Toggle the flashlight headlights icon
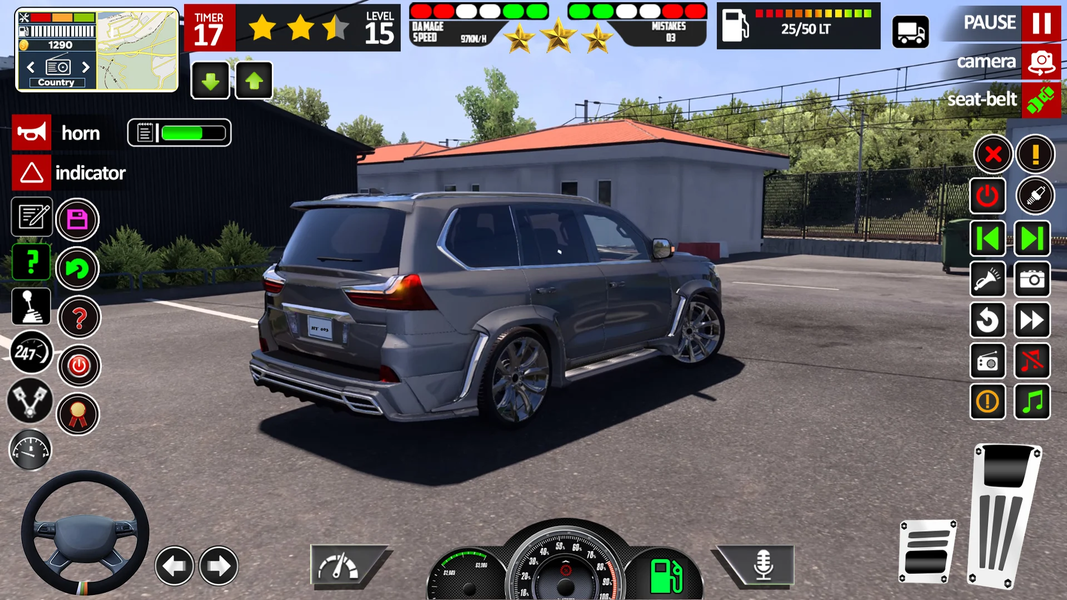The image size is (1067, 600). coord(988,279)
